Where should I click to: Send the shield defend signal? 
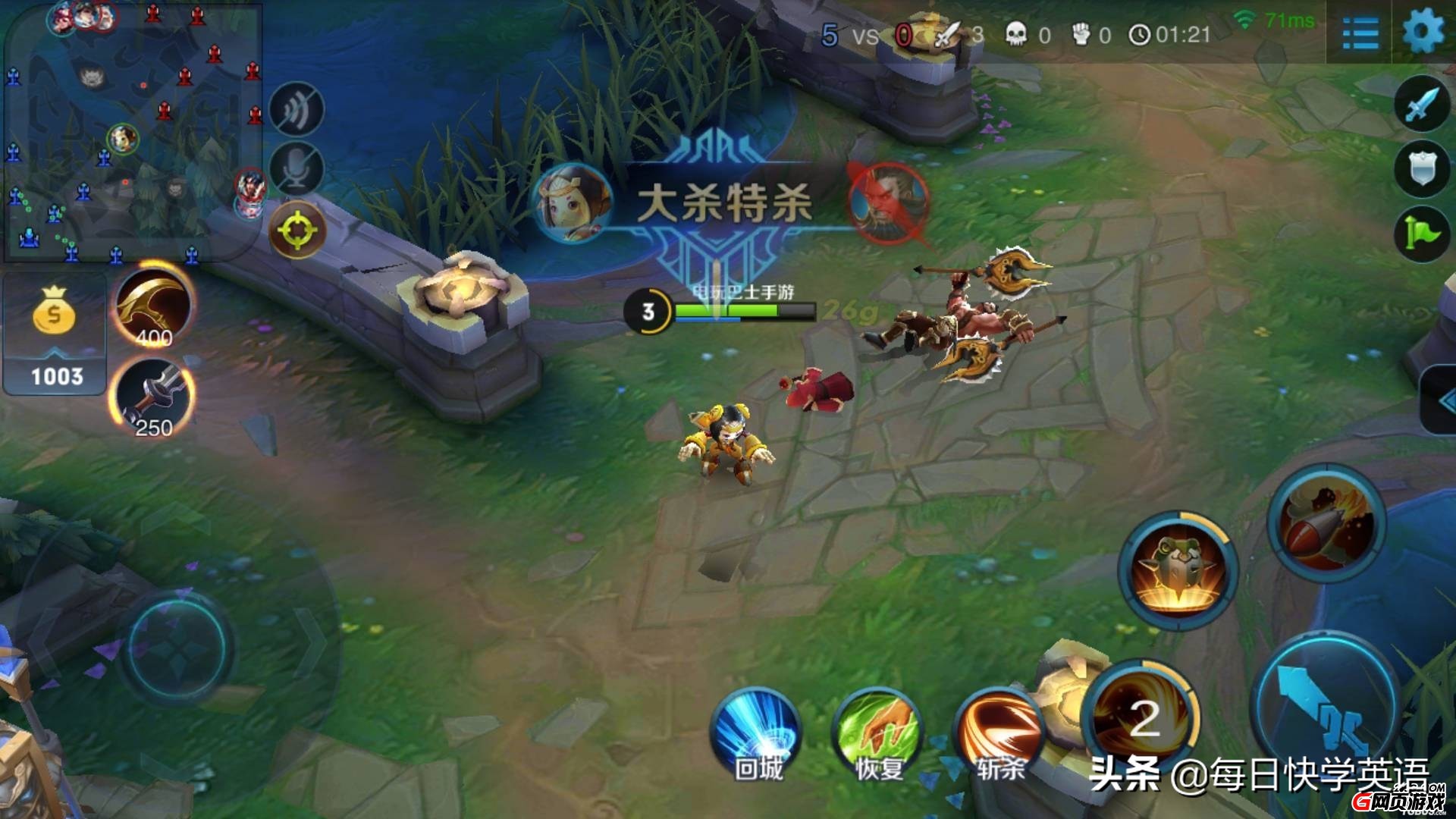coord(1421,170)
